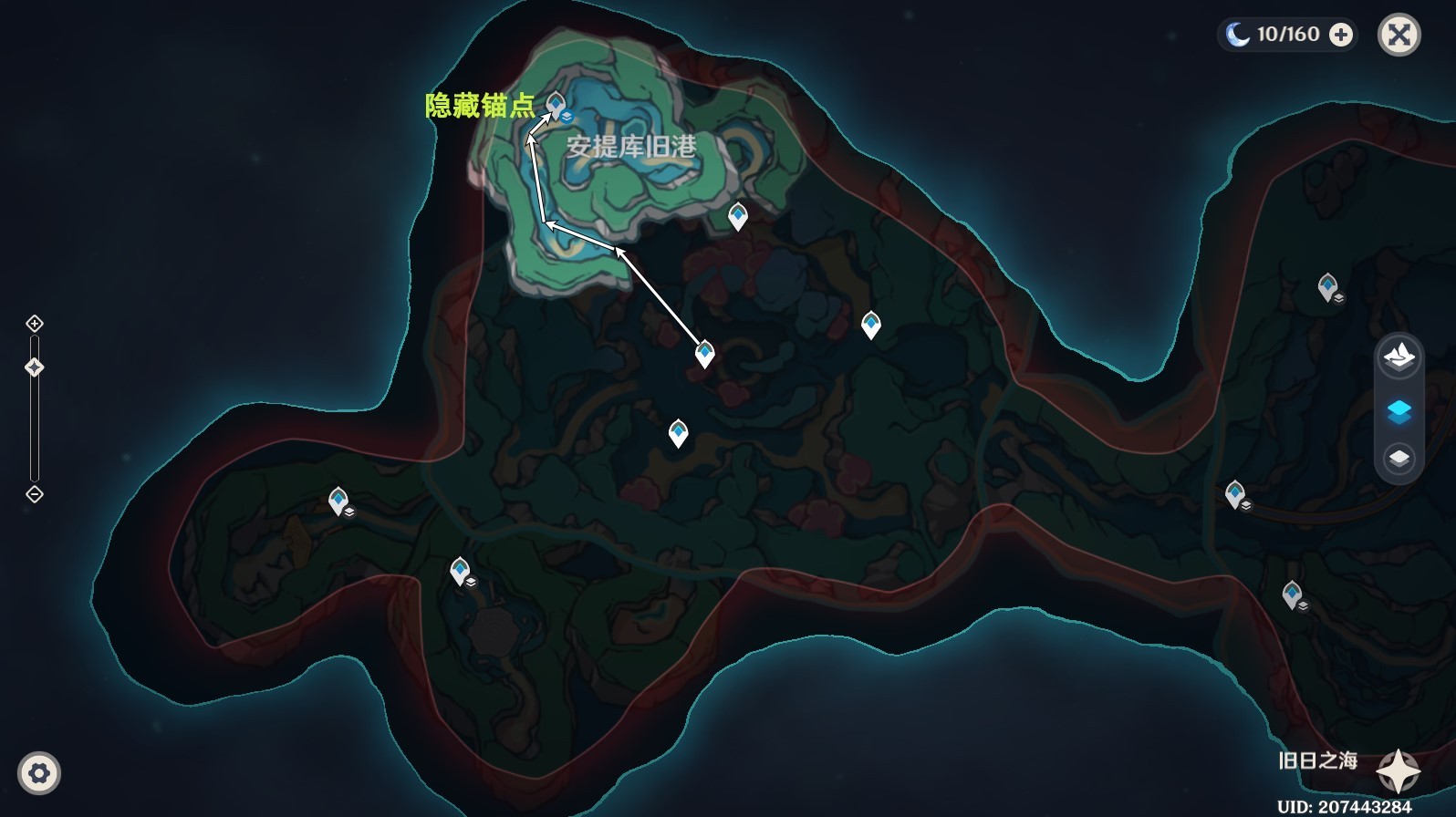Zoom out the map with the minus button

35,494
